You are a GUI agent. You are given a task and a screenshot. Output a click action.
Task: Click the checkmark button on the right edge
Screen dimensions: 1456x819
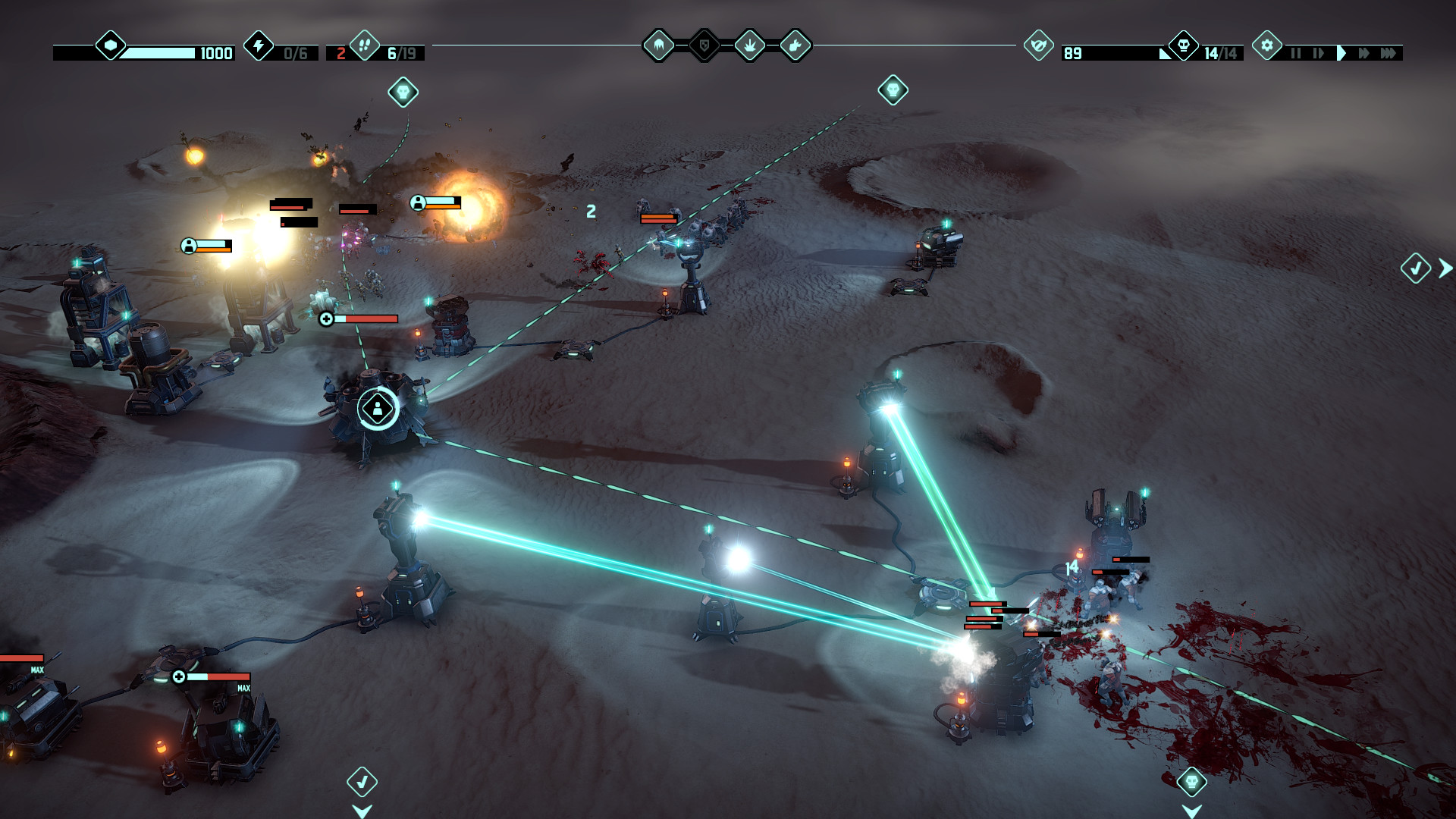(x=1415, y=267)
